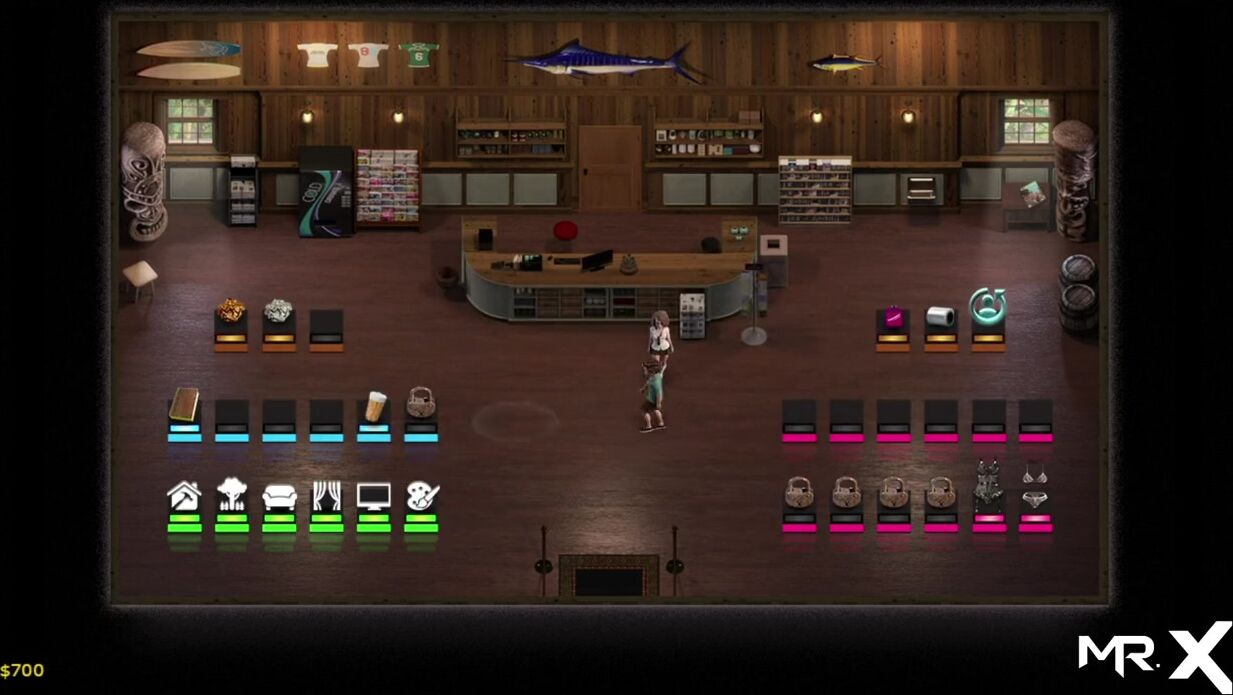Pick the monitor screen icon
This screenshot has width=1233, height=695.
(x=374, y=495)
